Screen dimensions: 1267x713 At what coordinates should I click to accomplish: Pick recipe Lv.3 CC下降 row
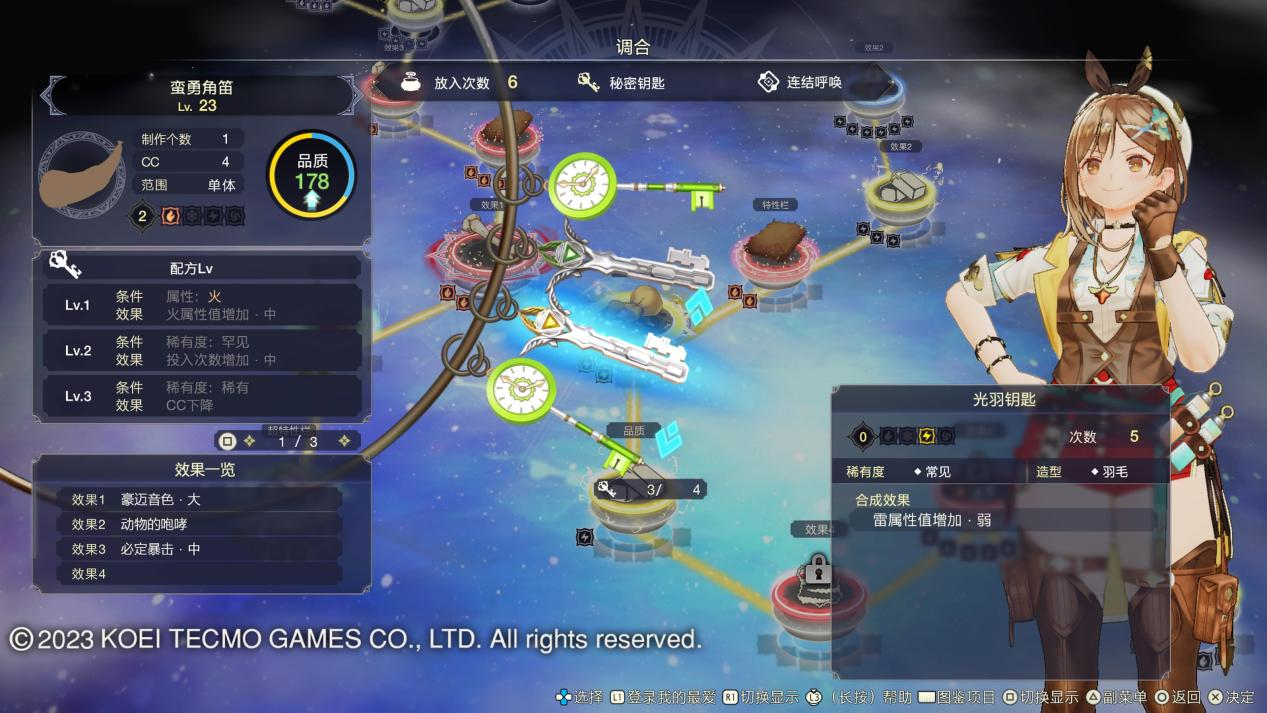pyautogui.click(x=202, y=396)
